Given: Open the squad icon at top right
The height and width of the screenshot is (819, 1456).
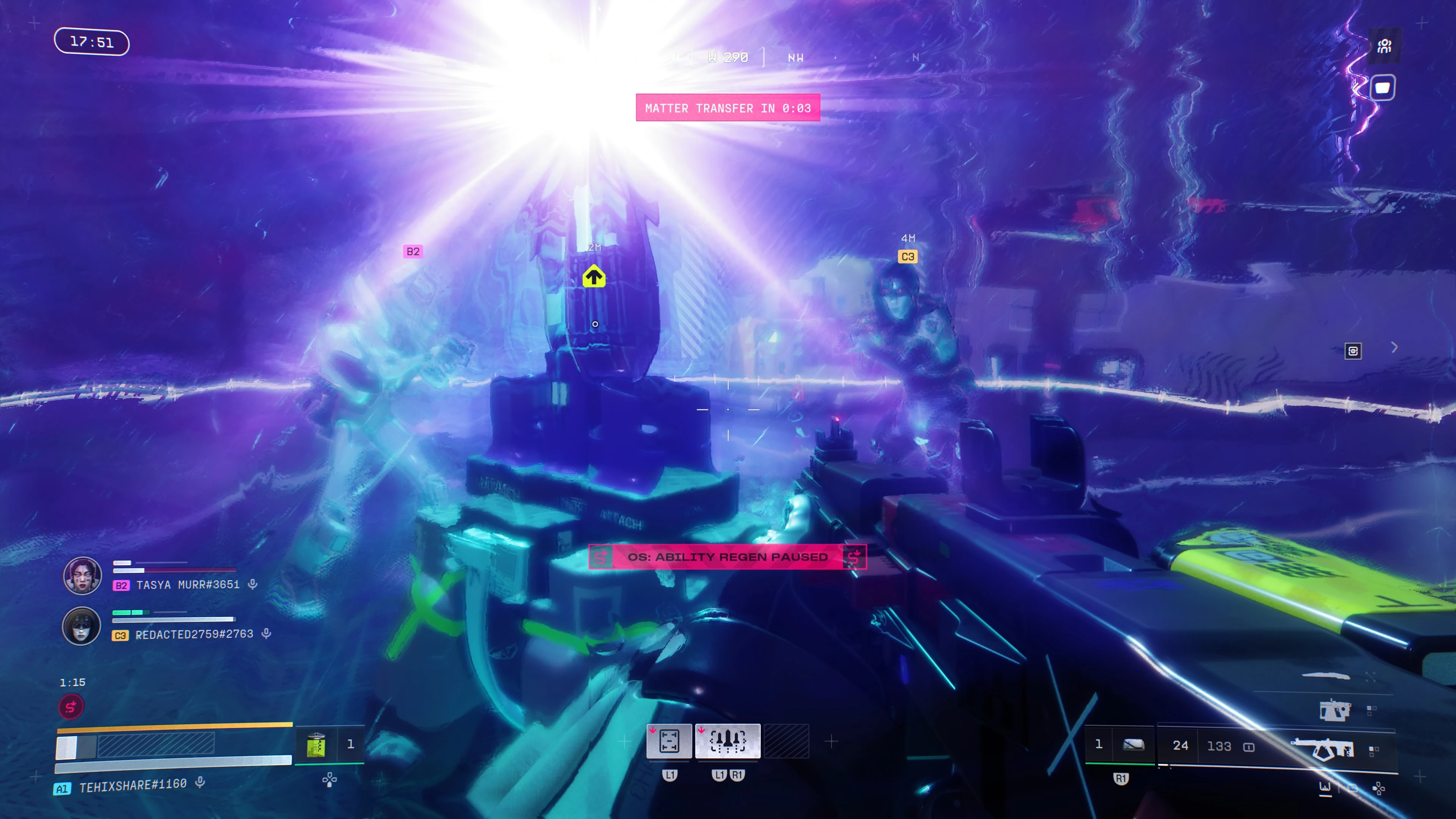Looking at the screenshot, I should 1384,46.
